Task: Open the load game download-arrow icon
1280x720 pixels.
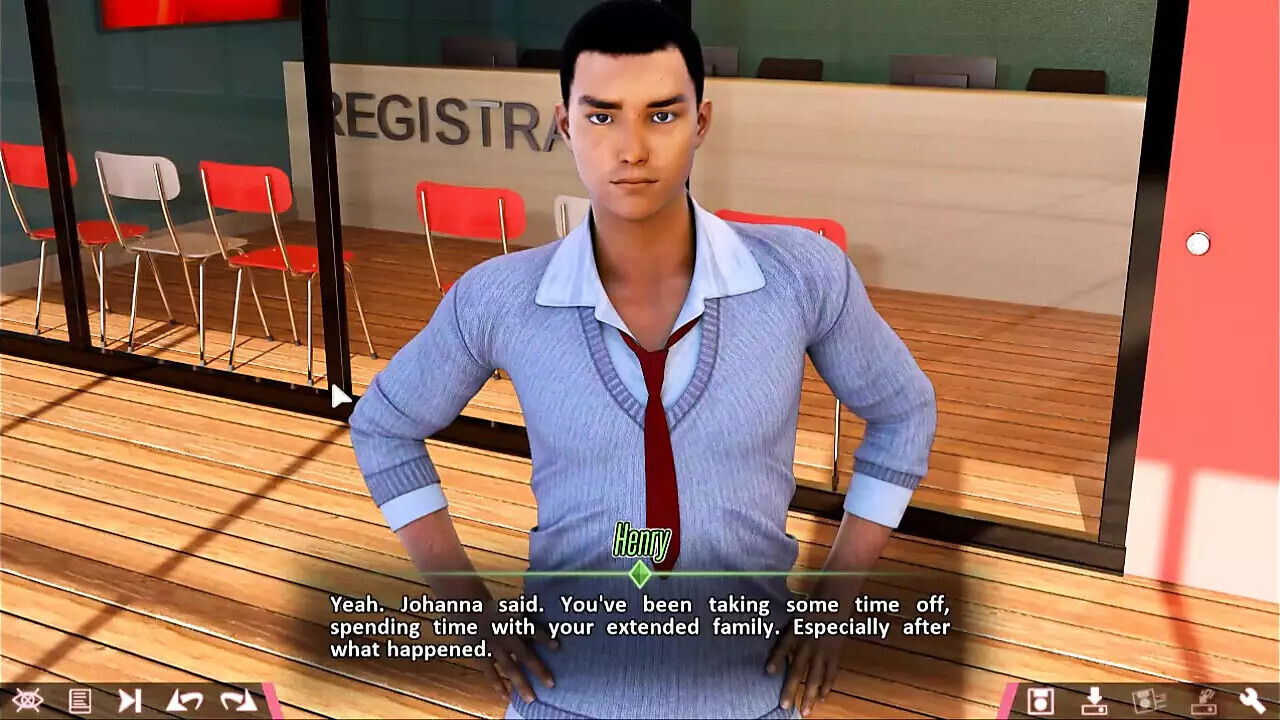Action: coord(1094,700)
